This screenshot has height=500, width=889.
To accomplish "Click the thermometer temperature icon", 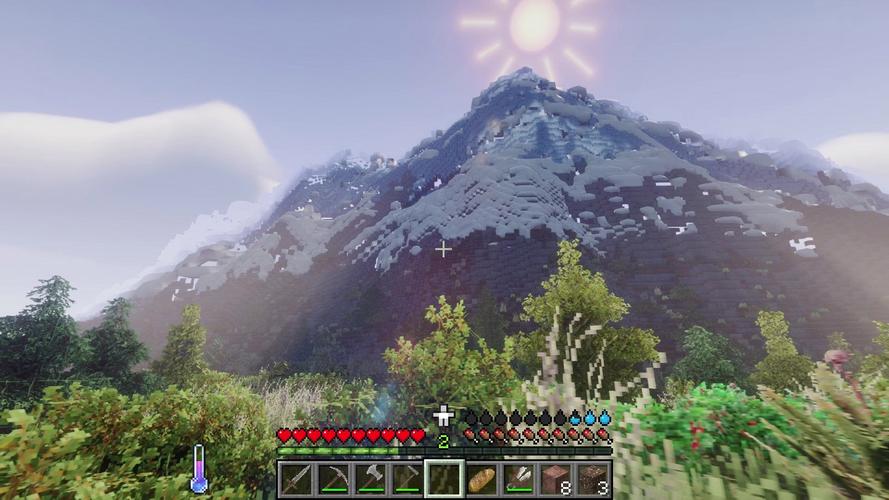I will [199, 469].
